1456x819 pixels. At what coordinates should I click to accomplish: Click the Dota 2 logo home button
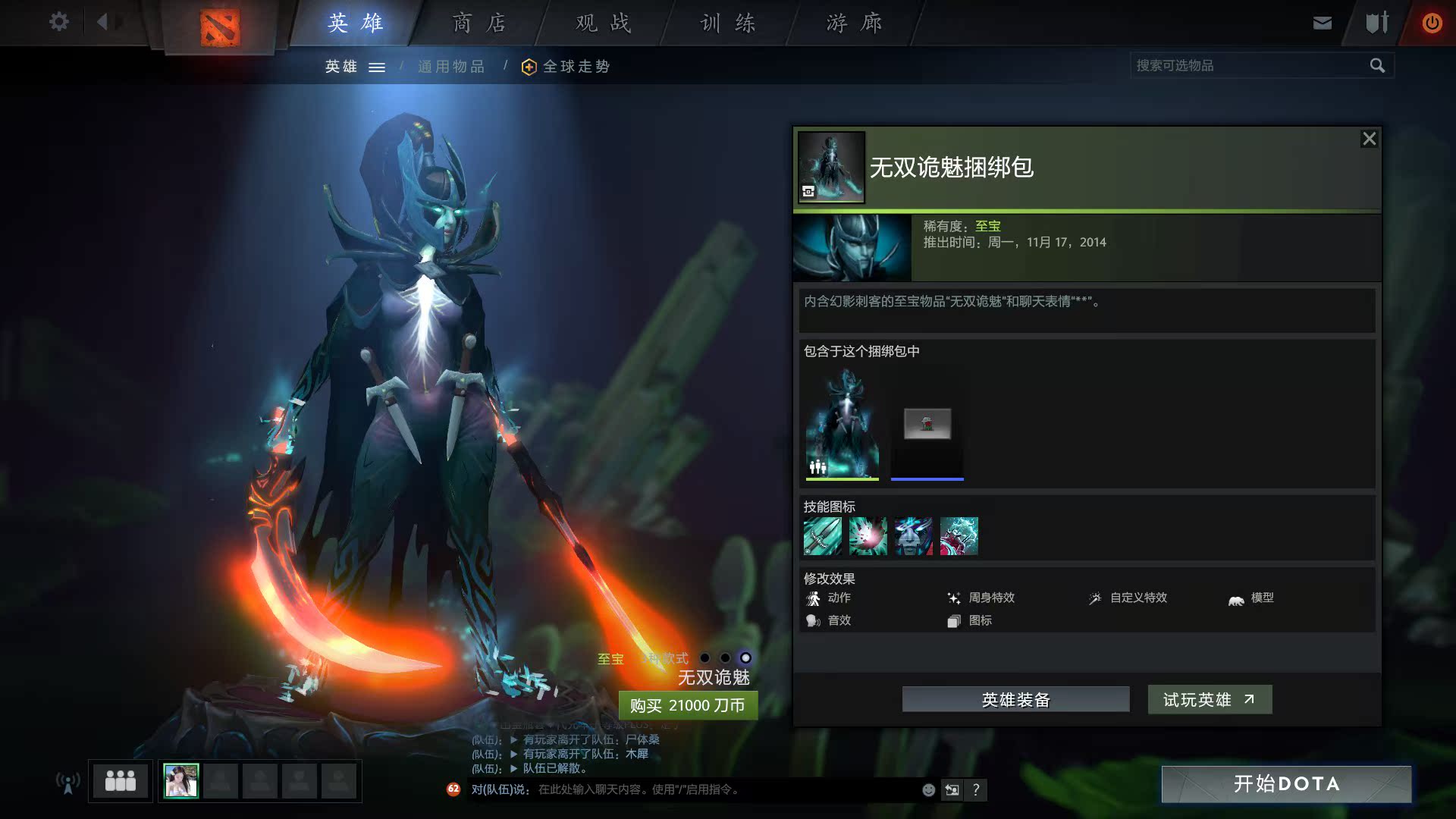tap(220, 27)
